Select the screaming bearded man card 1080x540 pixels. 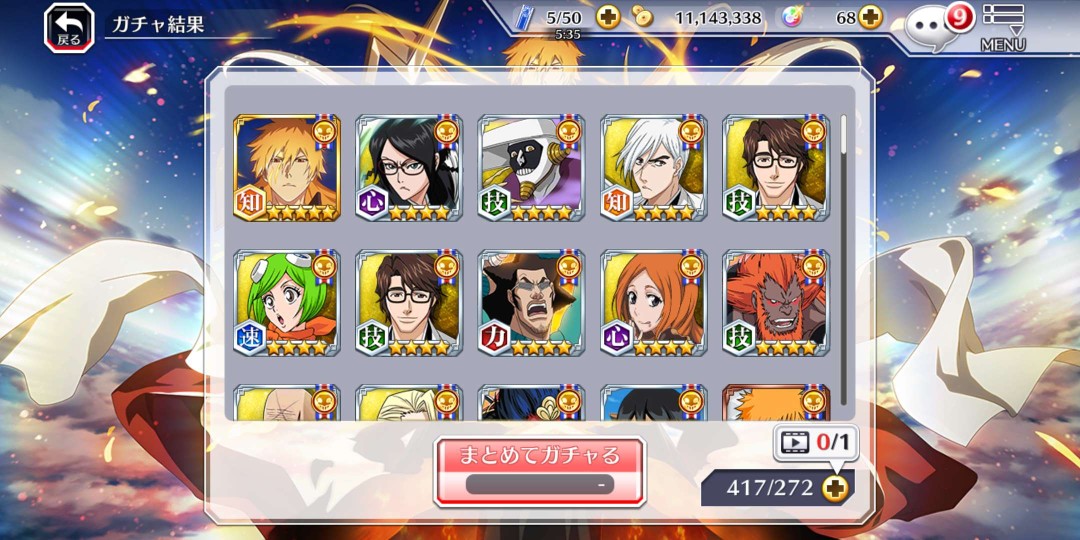(x=531, y=303)
